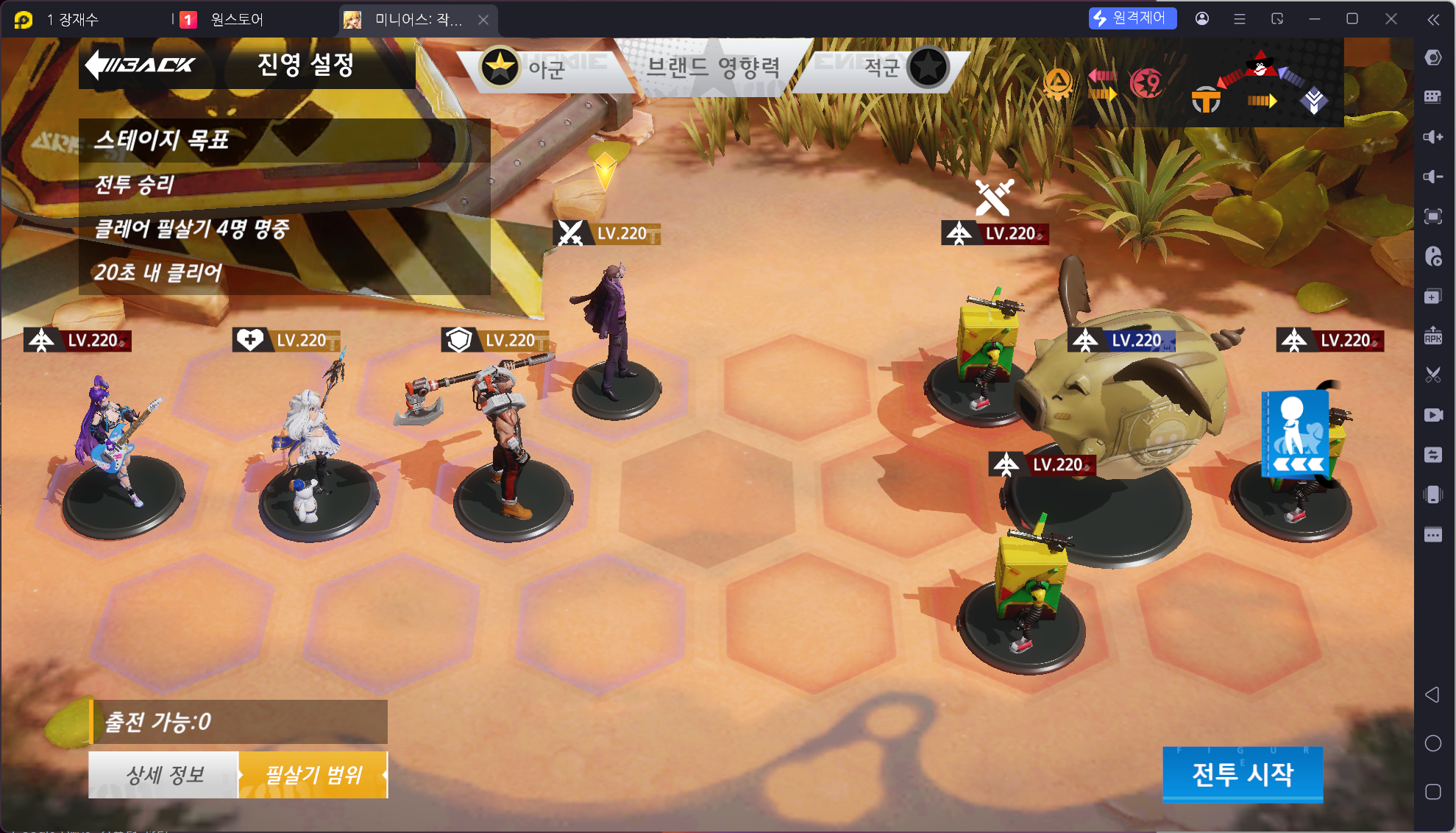Select the white-haired healer unit
This screenshot has height=833, width=1456.
pyautogui.click(x=313, y=442)
